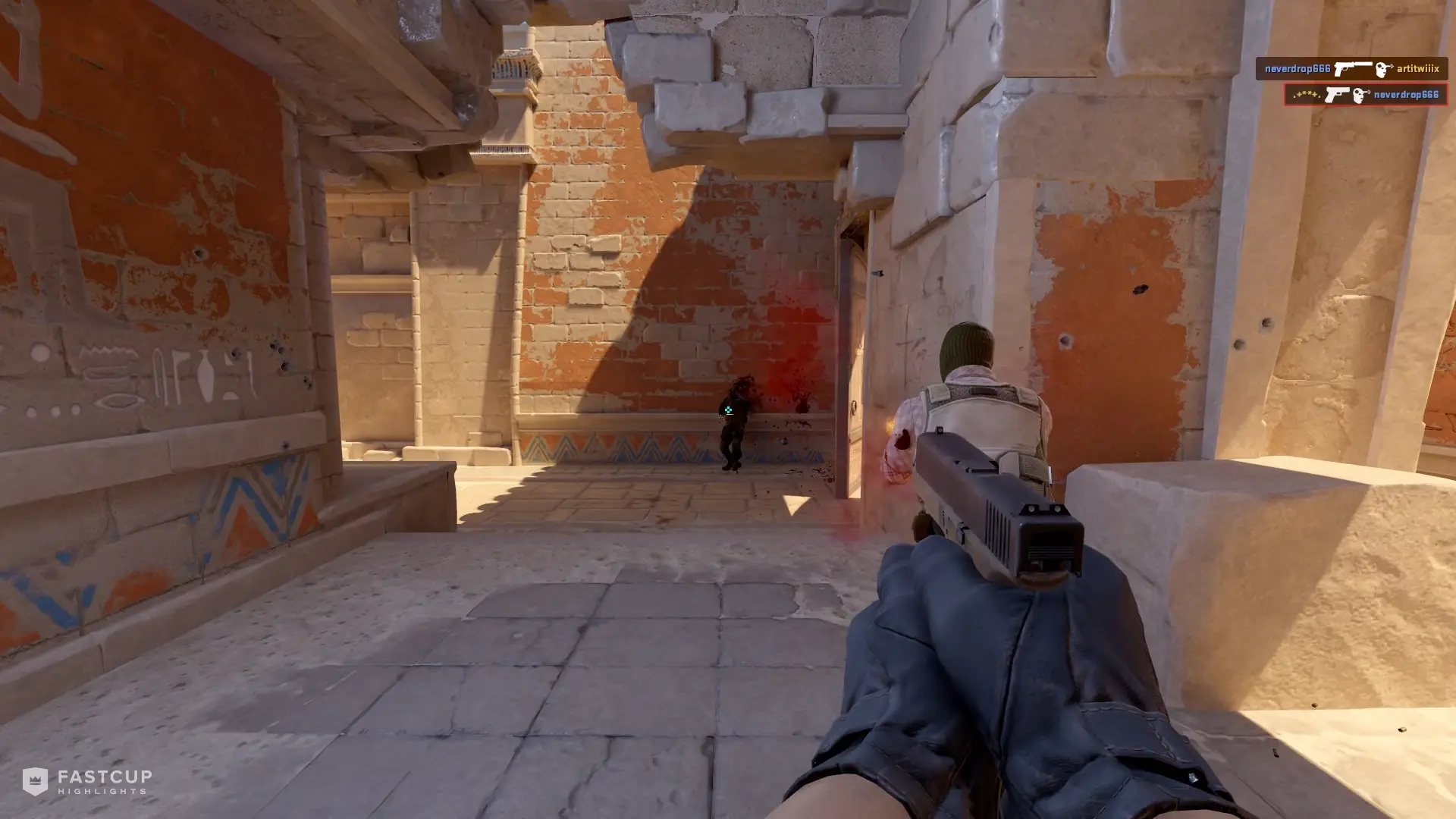Select the Glock pistol icon in highlighted kill row
The width and height of the screenshot is (1456, 819).
(x=1336, y=94)
